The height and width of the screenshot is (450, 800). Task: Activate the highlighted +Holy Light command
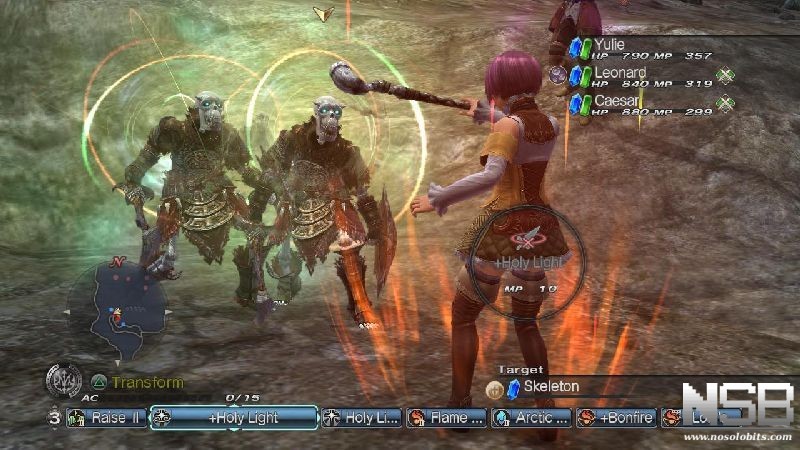pyautogui.click(x=234, y=418)
